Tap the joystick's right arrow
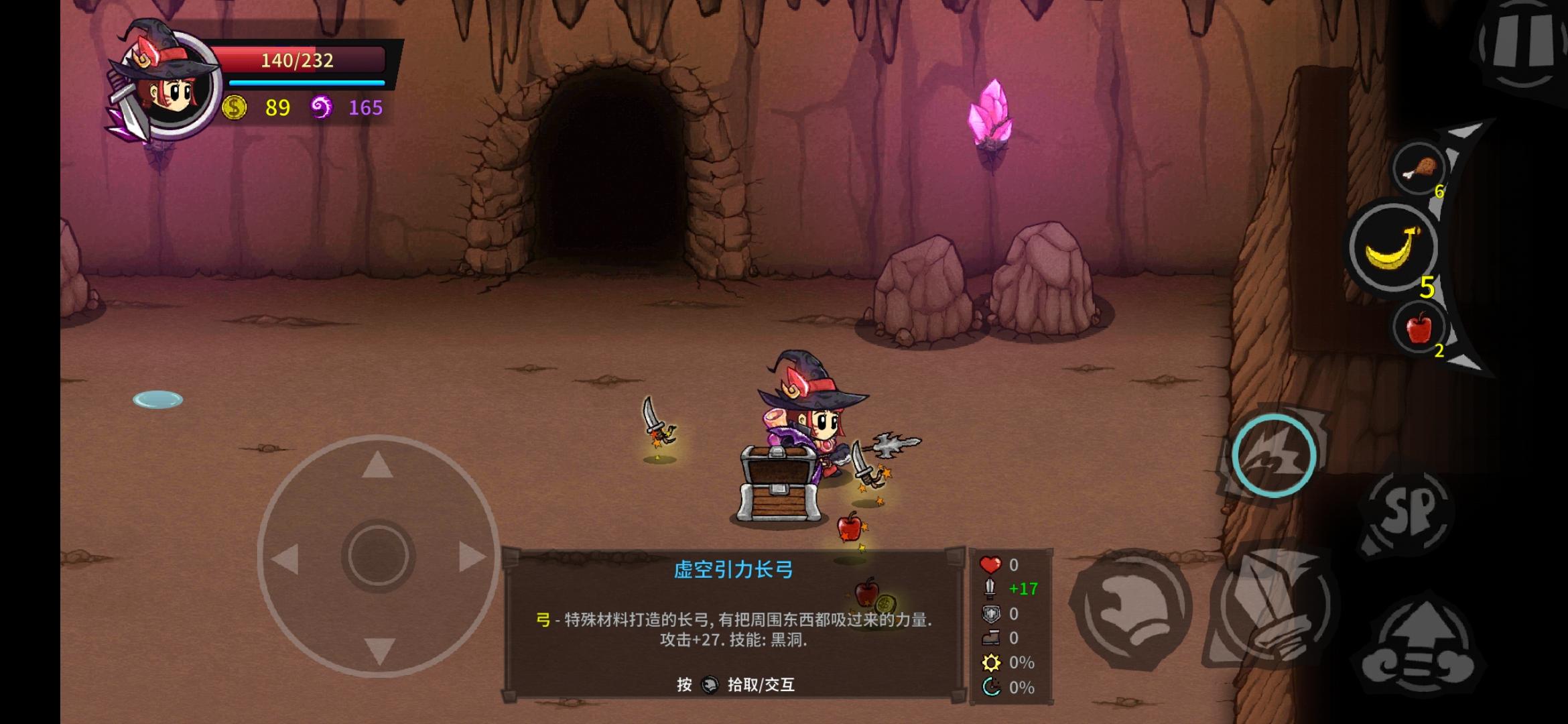Screen dimensions: 1568x724 tap(471, 556)
